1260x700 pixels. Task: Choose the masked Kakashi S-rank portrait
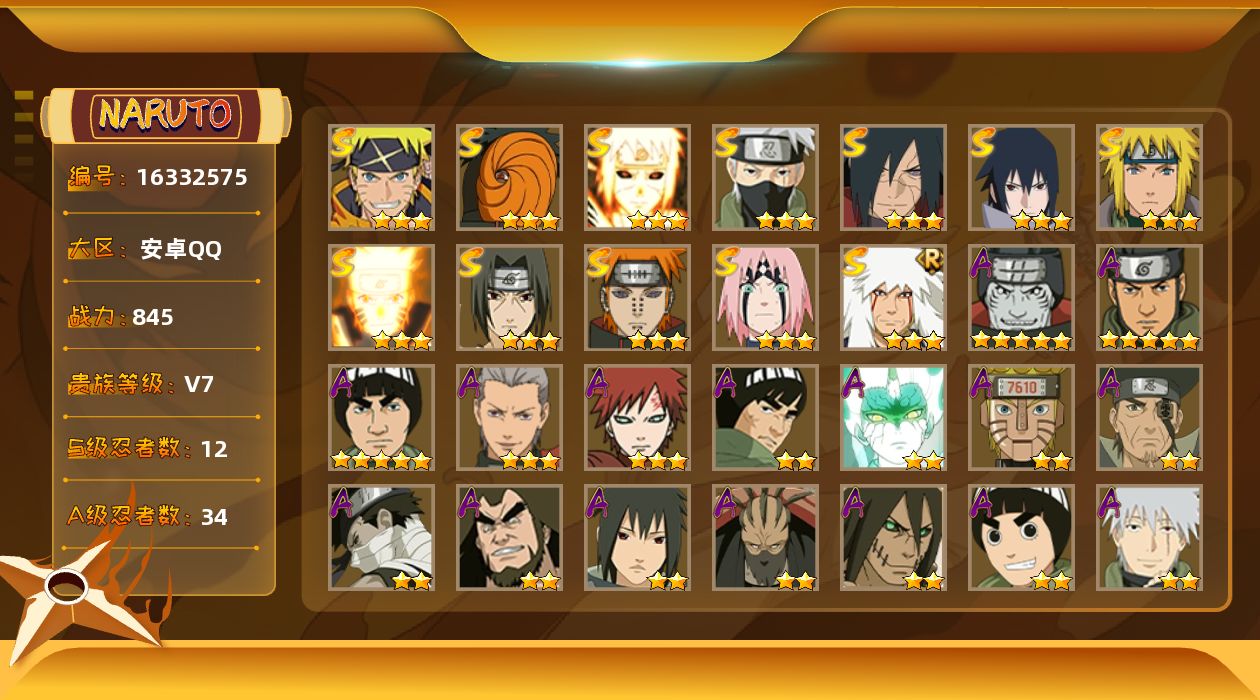point(765,177)
